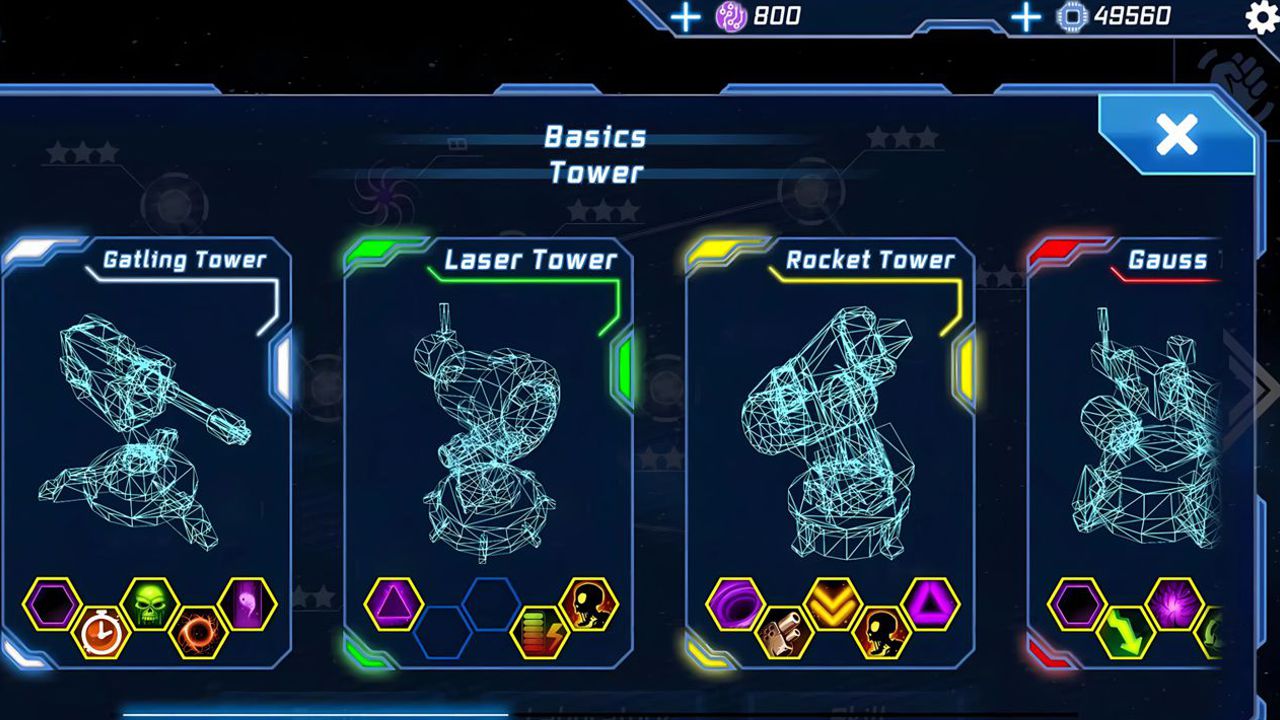Close the Basics Tower panel
The height and width of the screenshot is (720, 1280).
tap(1176, 135)
